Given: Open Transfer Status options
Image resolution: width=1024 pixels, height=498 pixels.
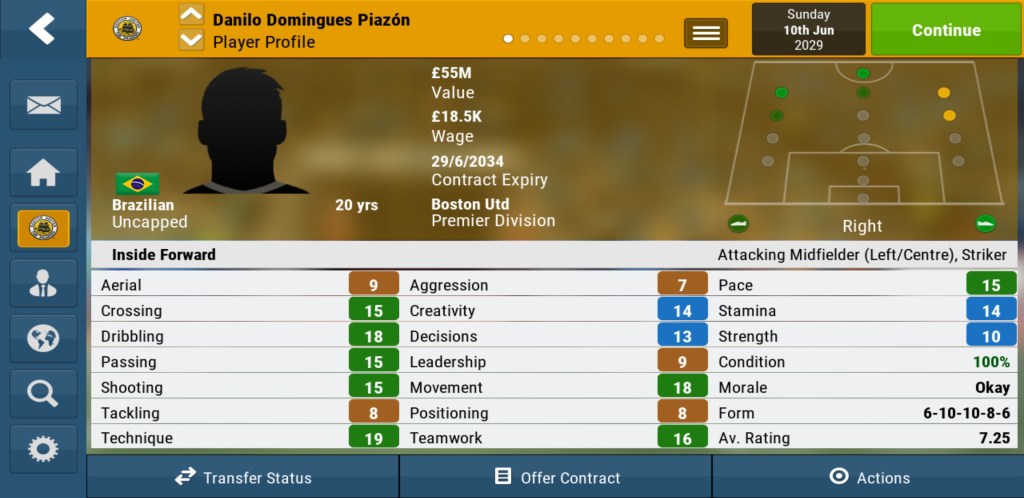Looking at the screenshot, I should click(243, 477).
